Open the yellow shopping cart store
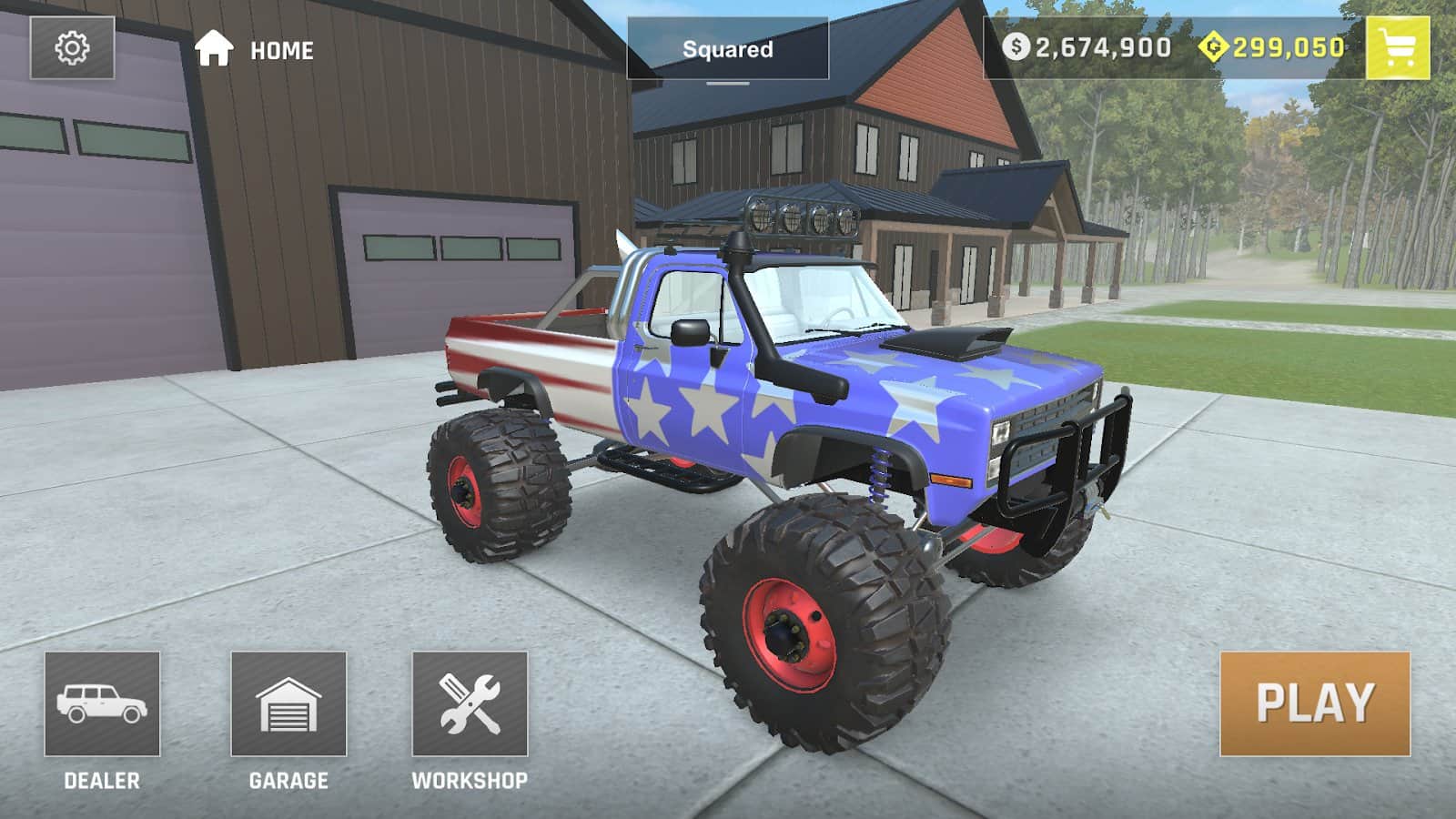Viewport: 1456px width, 819px height. [x=1397, y=48]
